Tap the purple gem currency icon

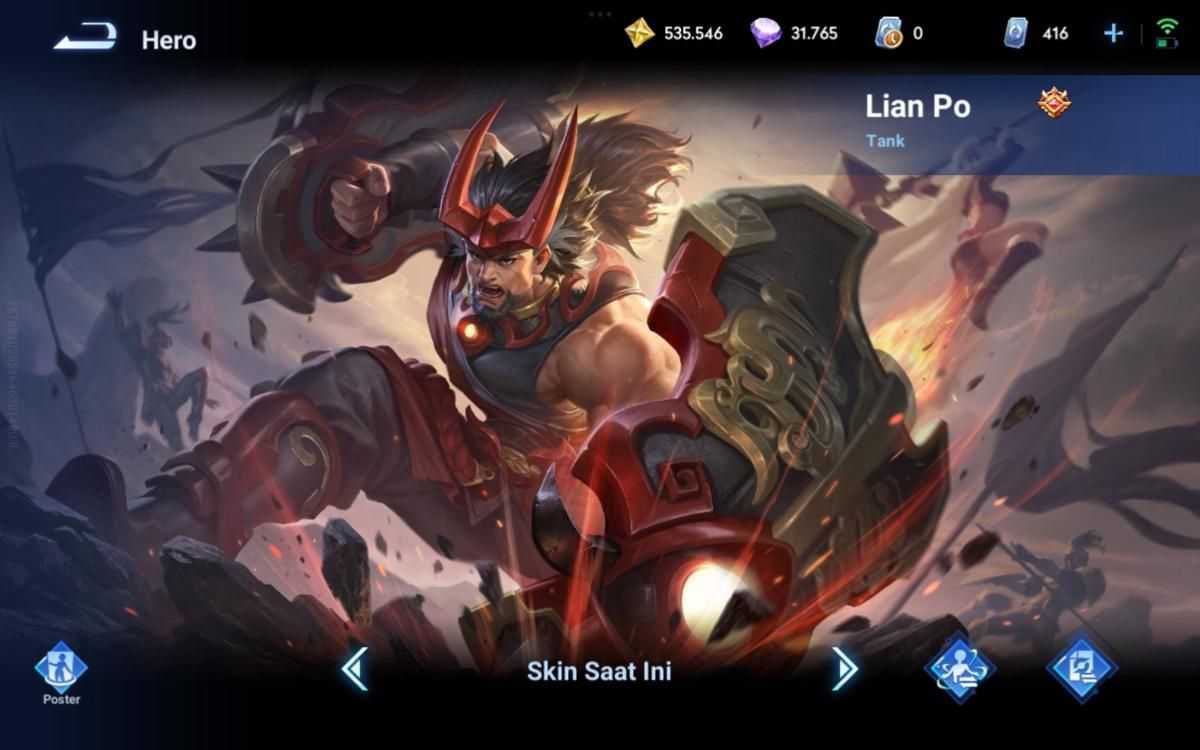(765, 33)
